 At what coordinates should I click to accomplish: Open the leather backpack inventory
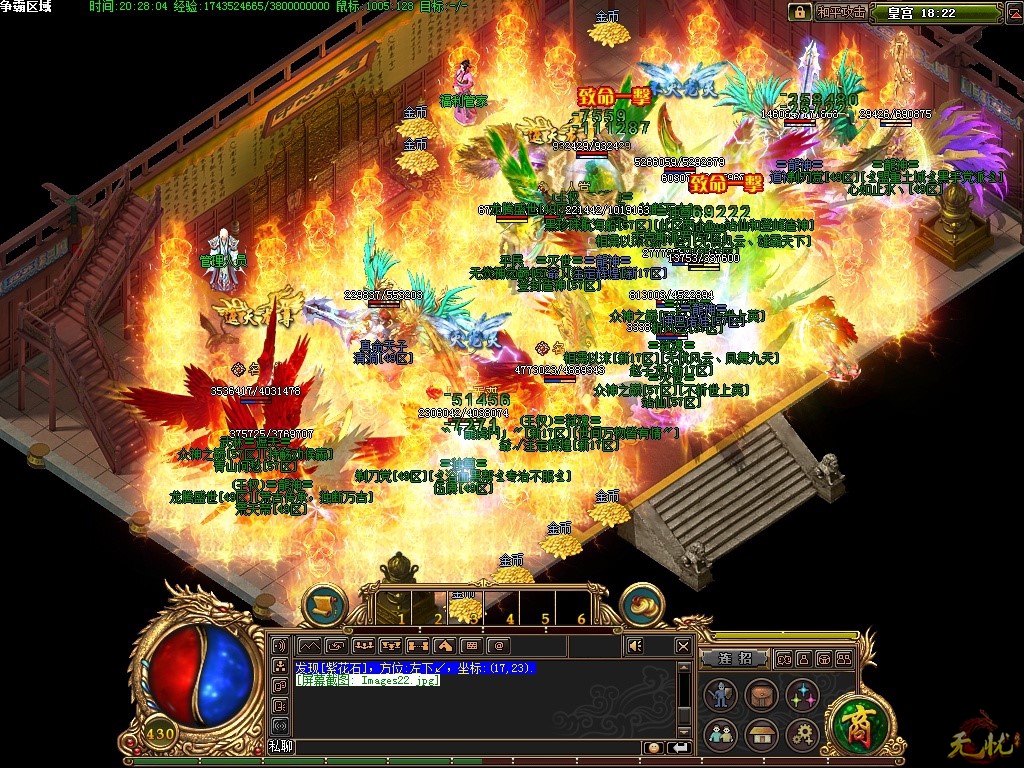(762, 697)
